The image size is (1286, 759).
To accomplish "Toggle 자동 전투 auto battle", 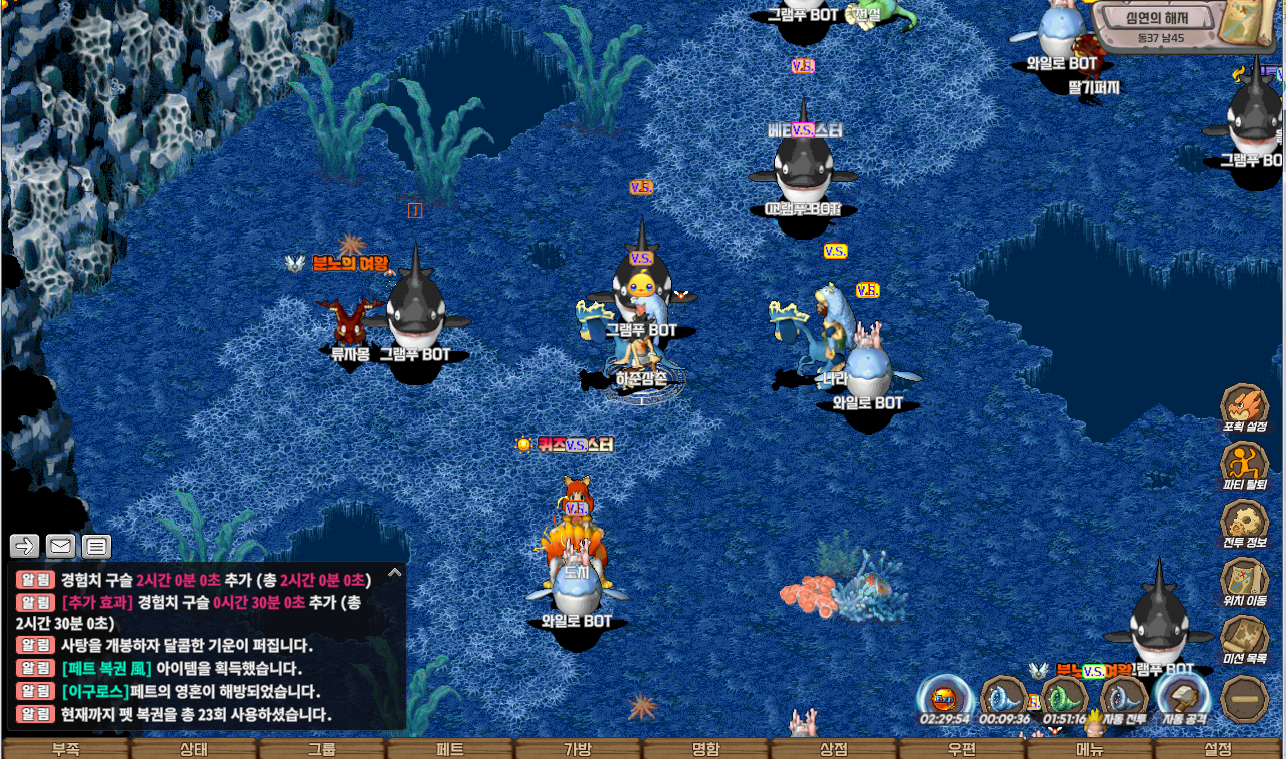I will [1124, 697].
